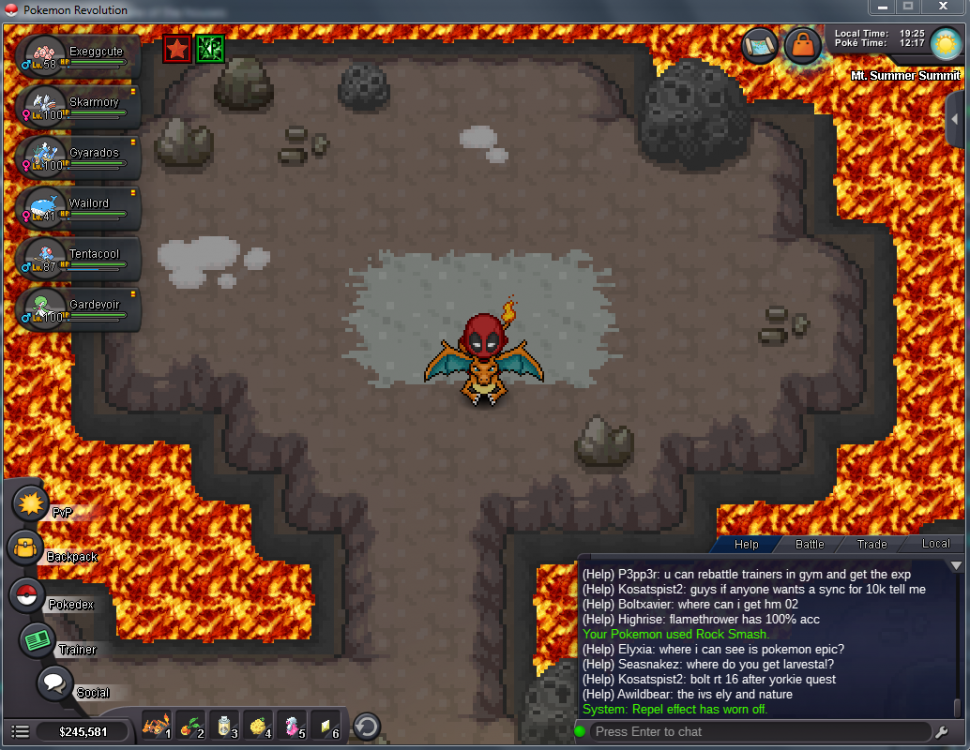The width and height of the screenshot is (970, 750).
Task: Use the Charizard mount in hotbar slot 1
Action: [157, 726]
